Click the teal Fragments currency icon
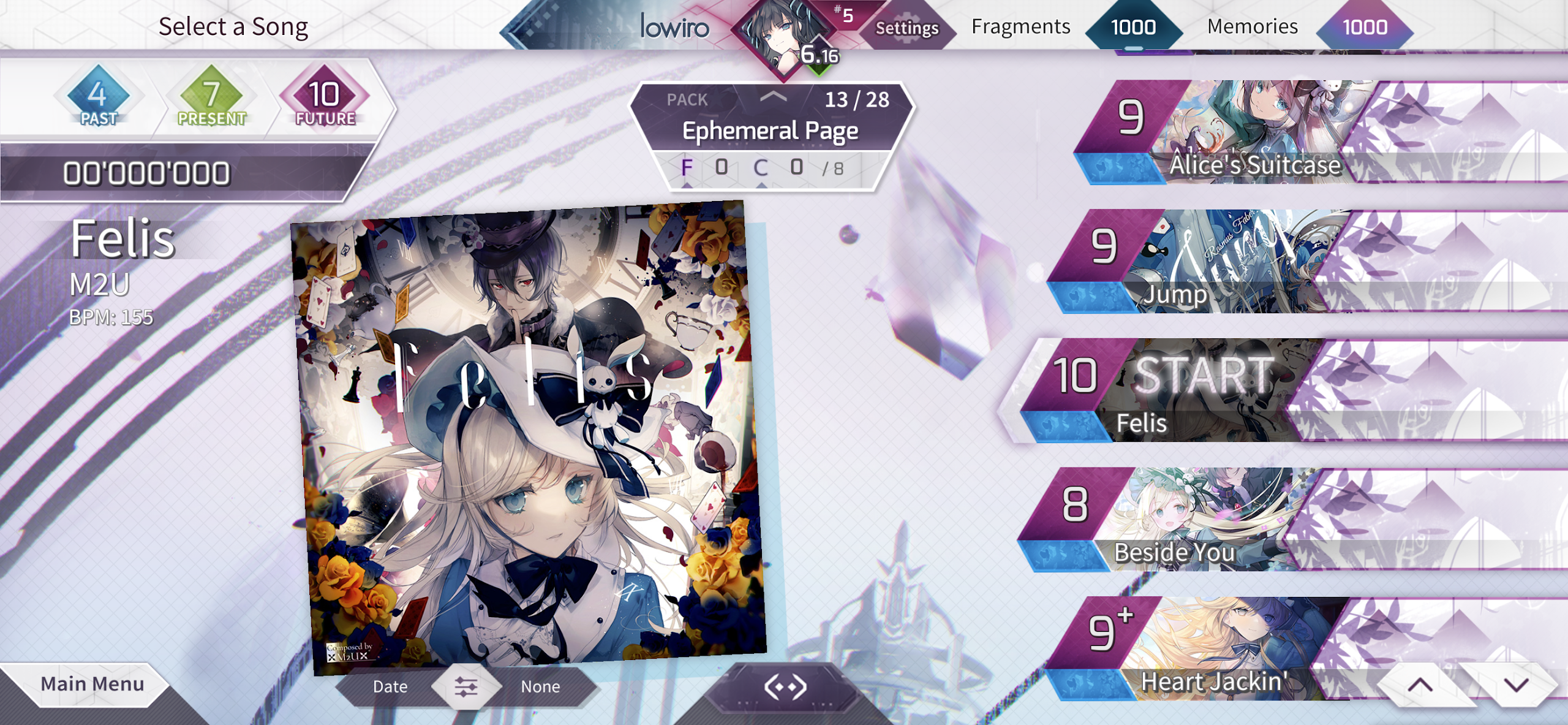1568x725 pixels. tap(1134, 27)
